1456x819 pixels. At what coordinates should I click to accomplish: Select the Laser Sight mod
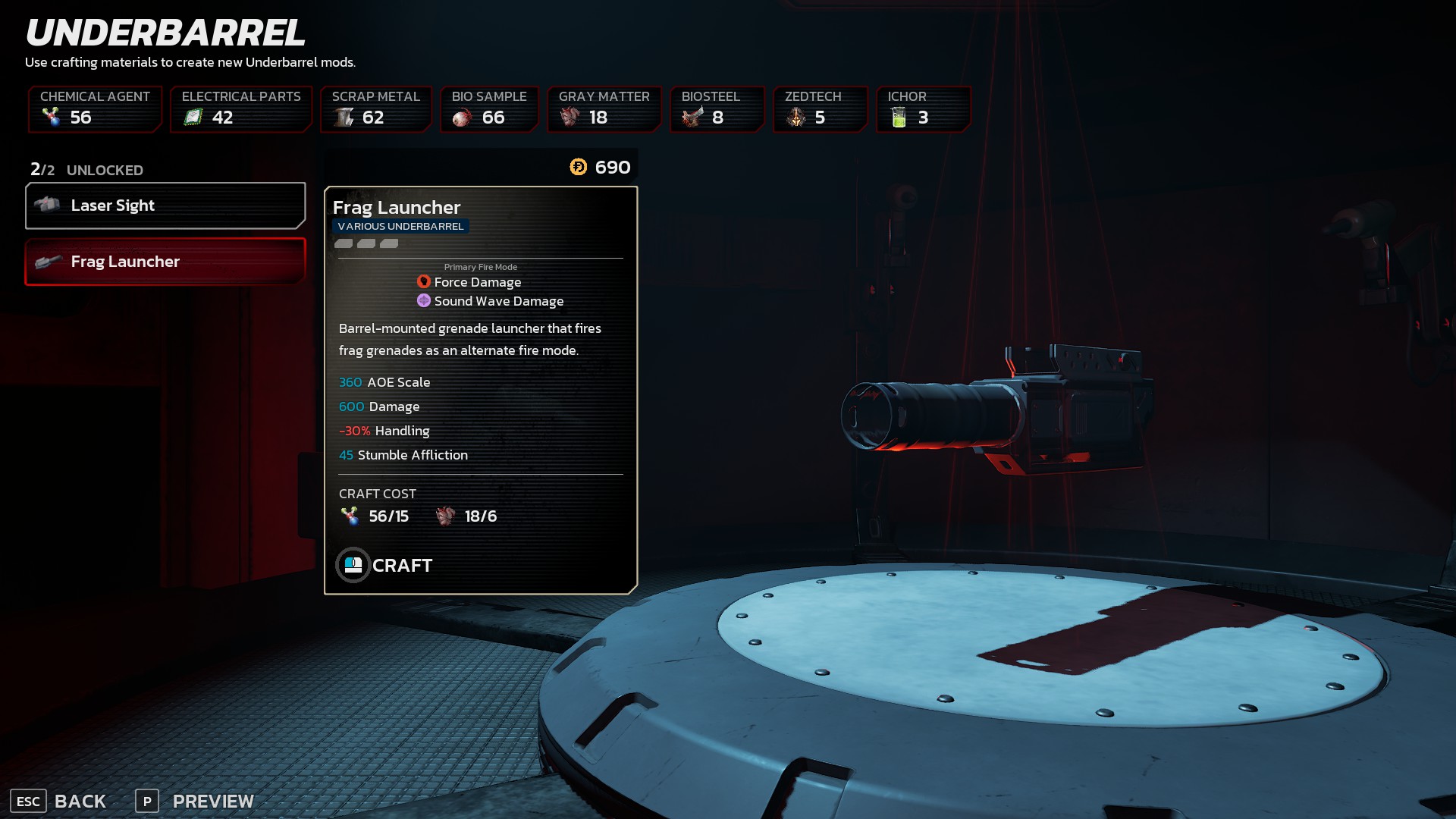[x=165, y=206]
